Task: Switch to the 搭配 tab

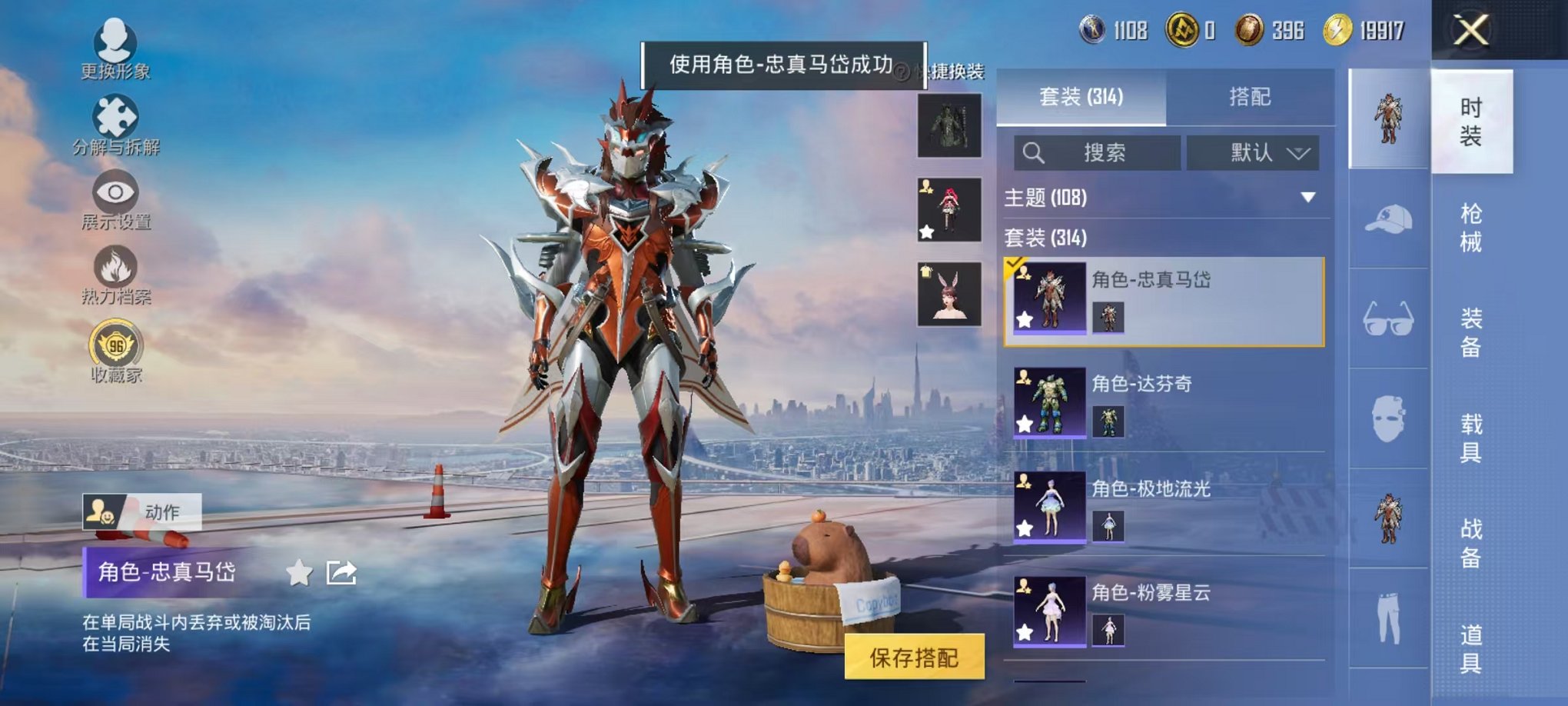Action: coord(1249,98)
